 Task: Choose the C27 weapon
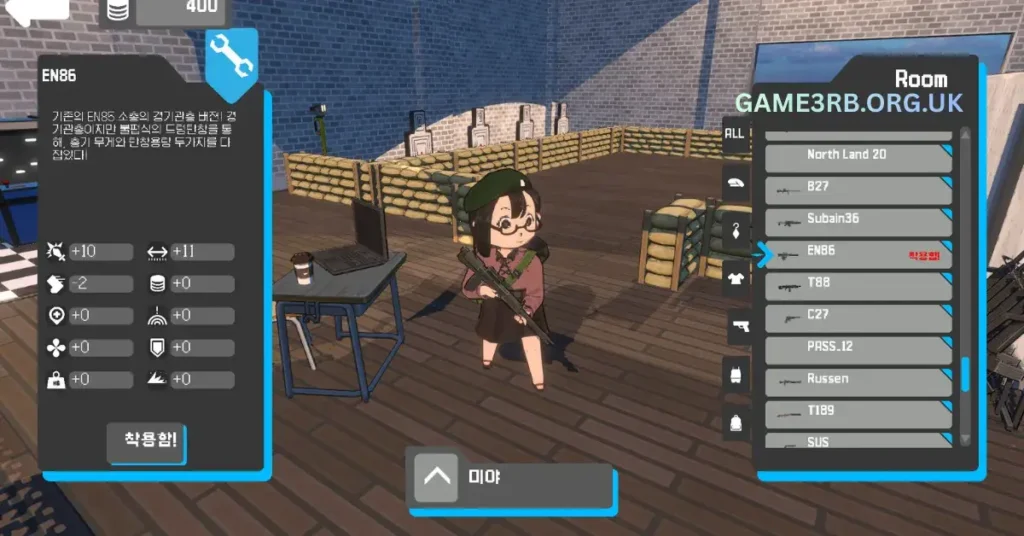coord(858,315)
